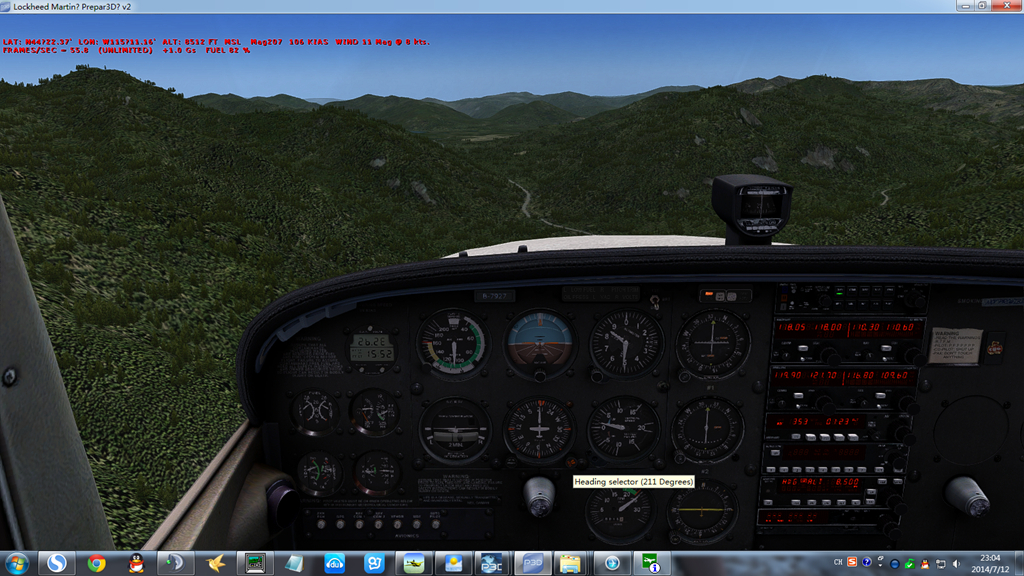Select the digital clock display
This screenshot has width=1024, height=576.
click(370, 347)
